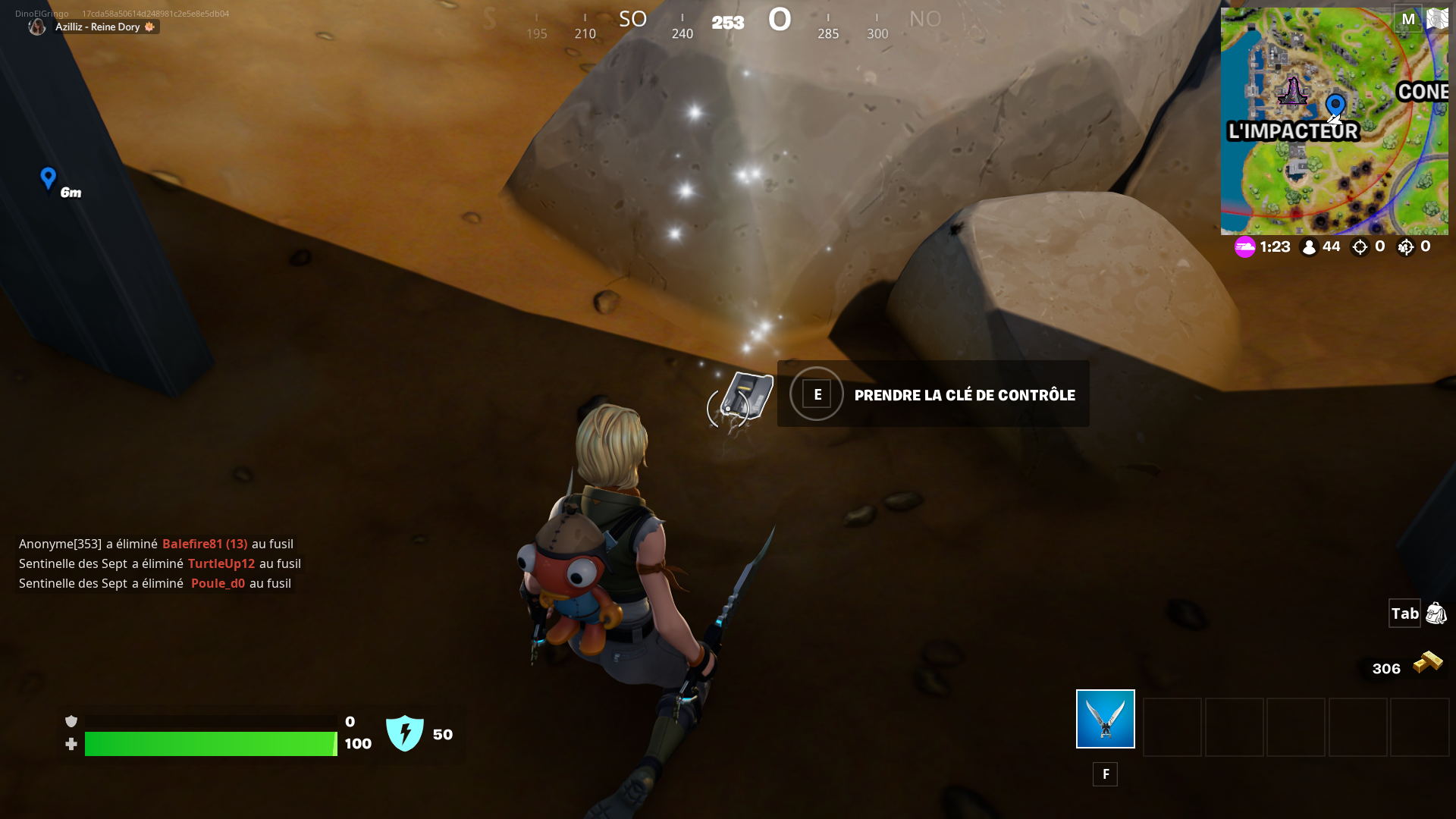
Task: Click the first empty hotbar slot
Action: click(x=1172, y=727)
